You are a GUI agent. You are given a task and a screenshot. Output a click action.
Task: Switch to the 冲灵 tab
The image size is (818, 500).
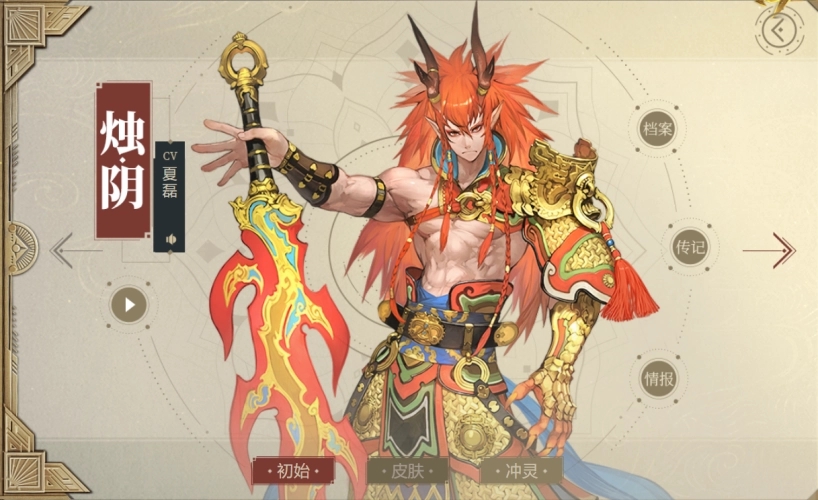point(521,470)
